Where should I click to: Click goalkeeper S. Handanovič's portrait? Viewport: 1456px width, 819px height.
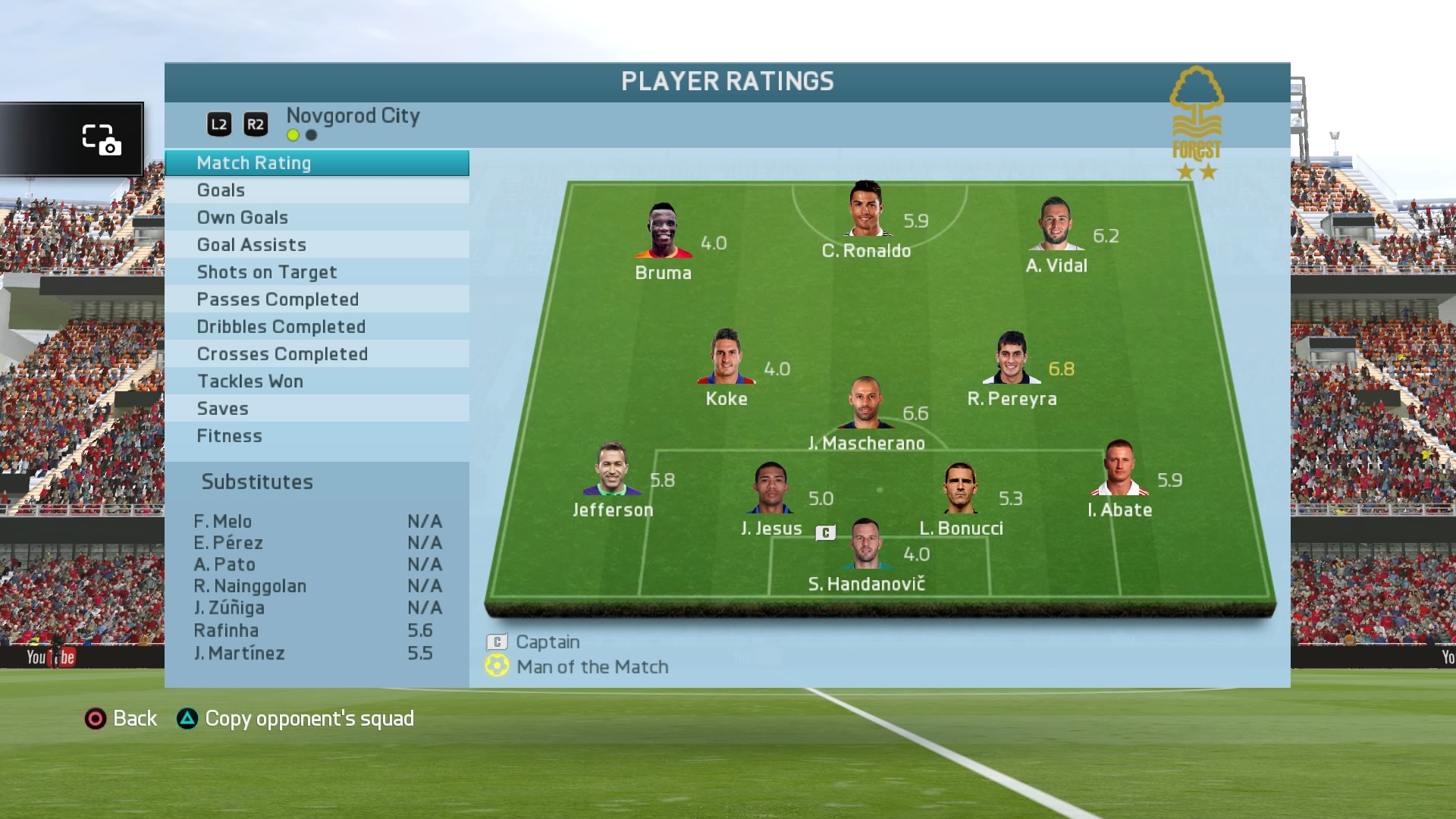(x=865, y=544)
